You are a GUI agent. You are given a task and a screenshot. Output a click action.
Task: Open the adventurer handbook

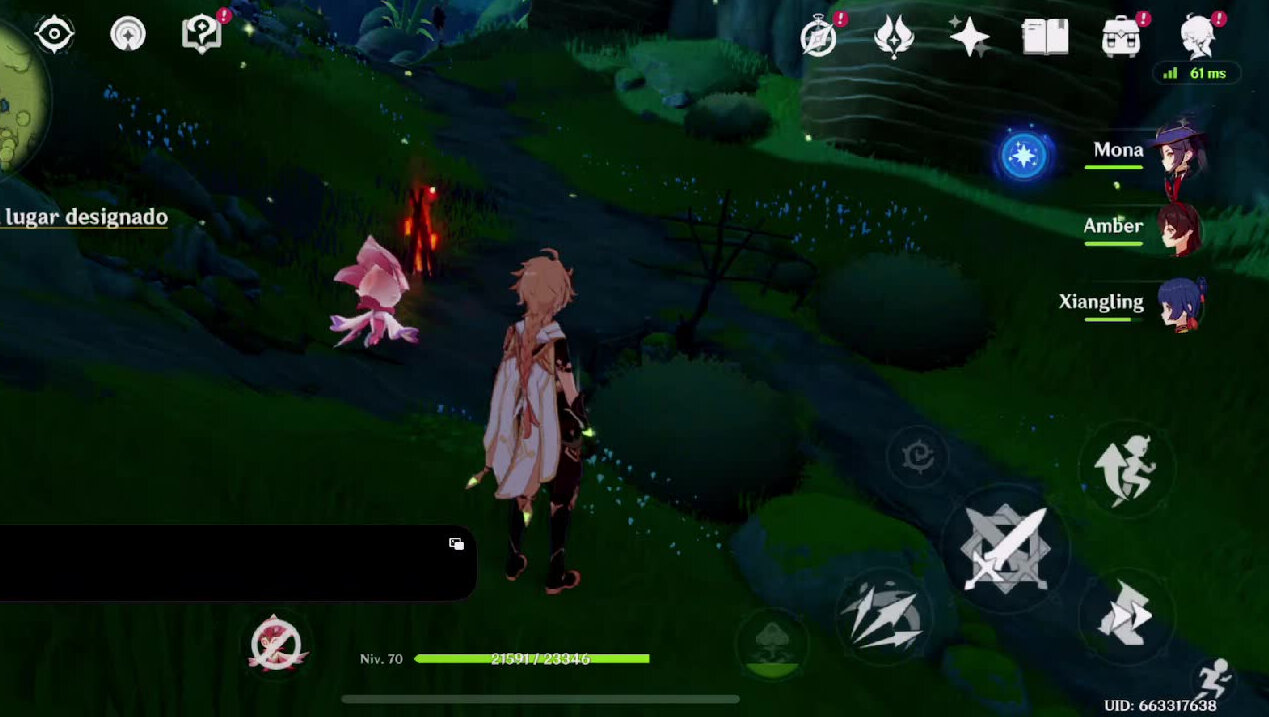tap(1045, 38)
